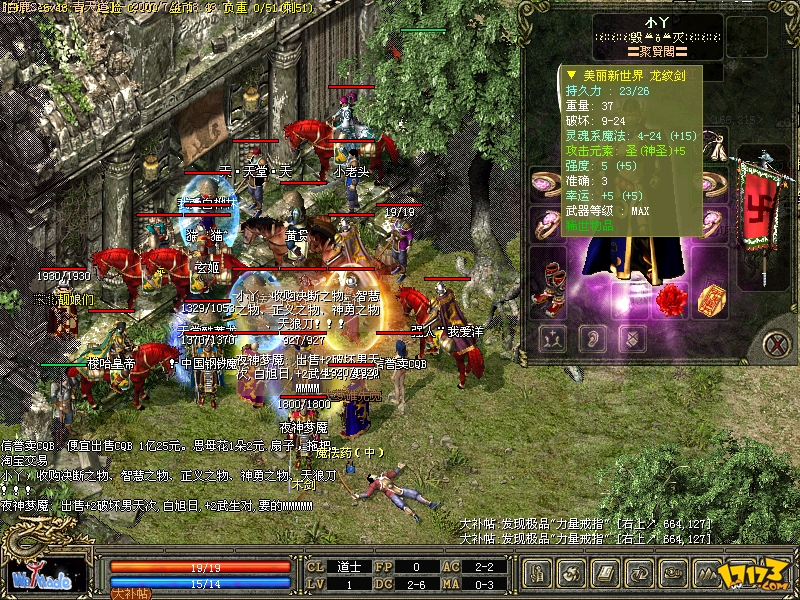This screenshot has height=600, width=800.
Task: Click the ear icon button in the equipment panel
Action: [592, 338]
